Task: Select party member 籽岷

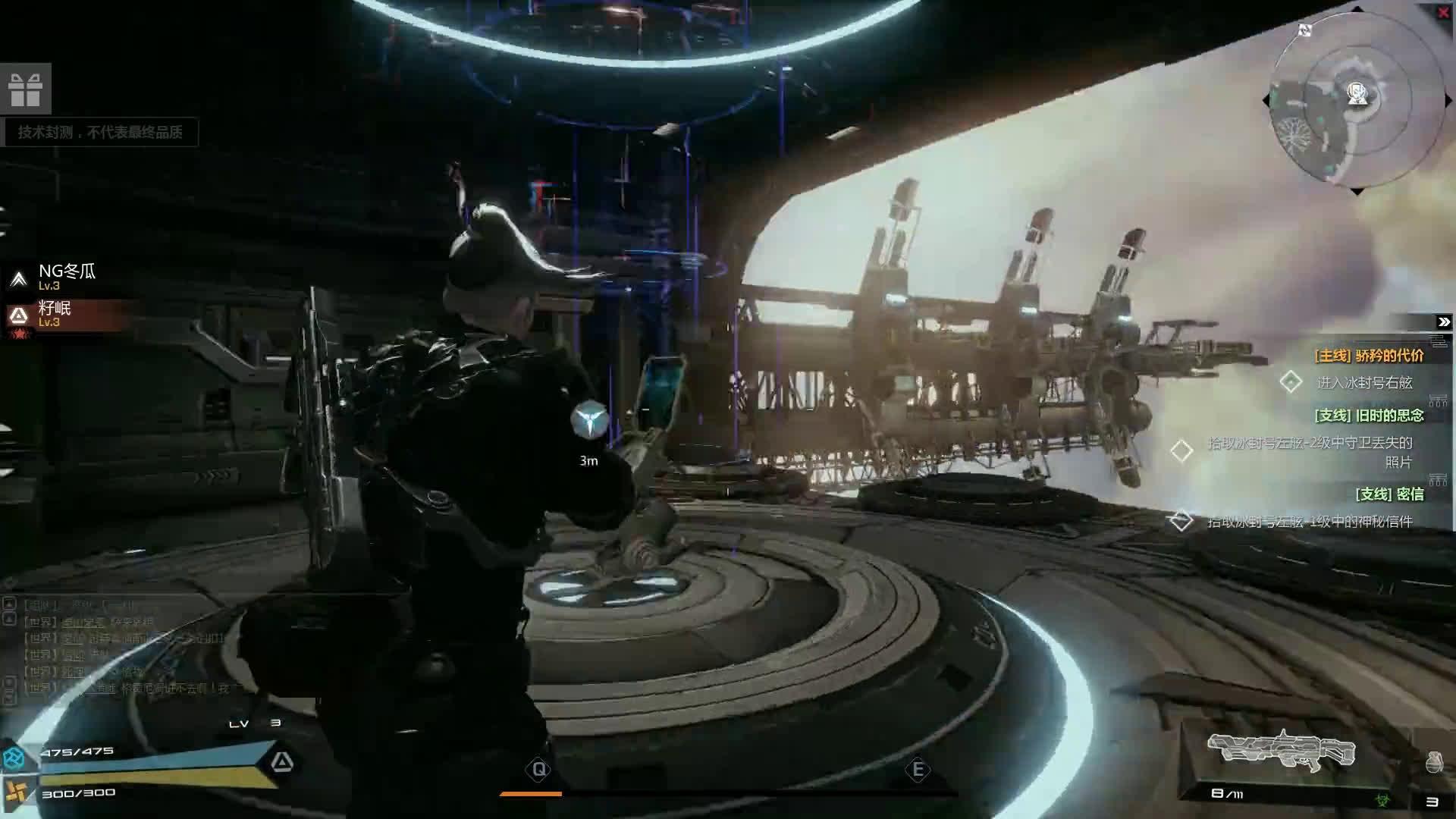Action: click(x=55, y=312)
